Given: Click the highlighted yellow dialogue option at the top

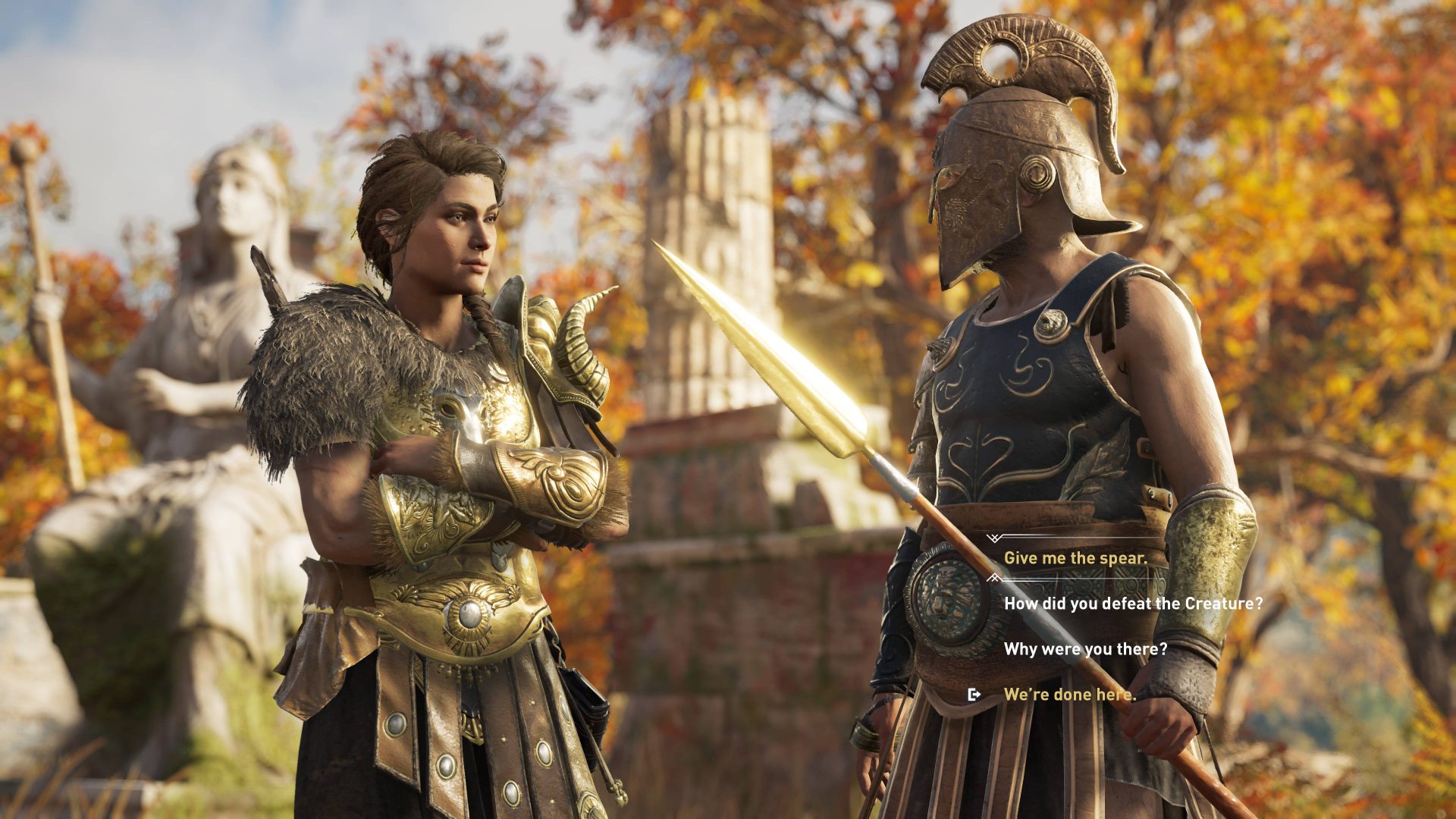Looking at the screenshot, I should pos(1076,559).
